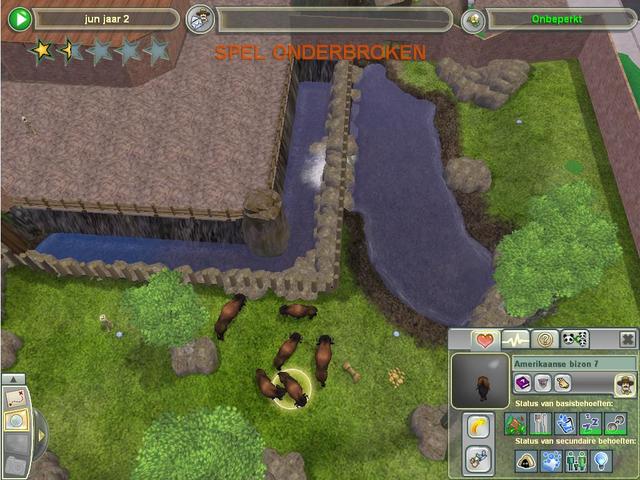Viewport: 640px width, 480px height.
Task: Click the money coin icon beside Onbeperkt
Action: [x=474, y=19]
